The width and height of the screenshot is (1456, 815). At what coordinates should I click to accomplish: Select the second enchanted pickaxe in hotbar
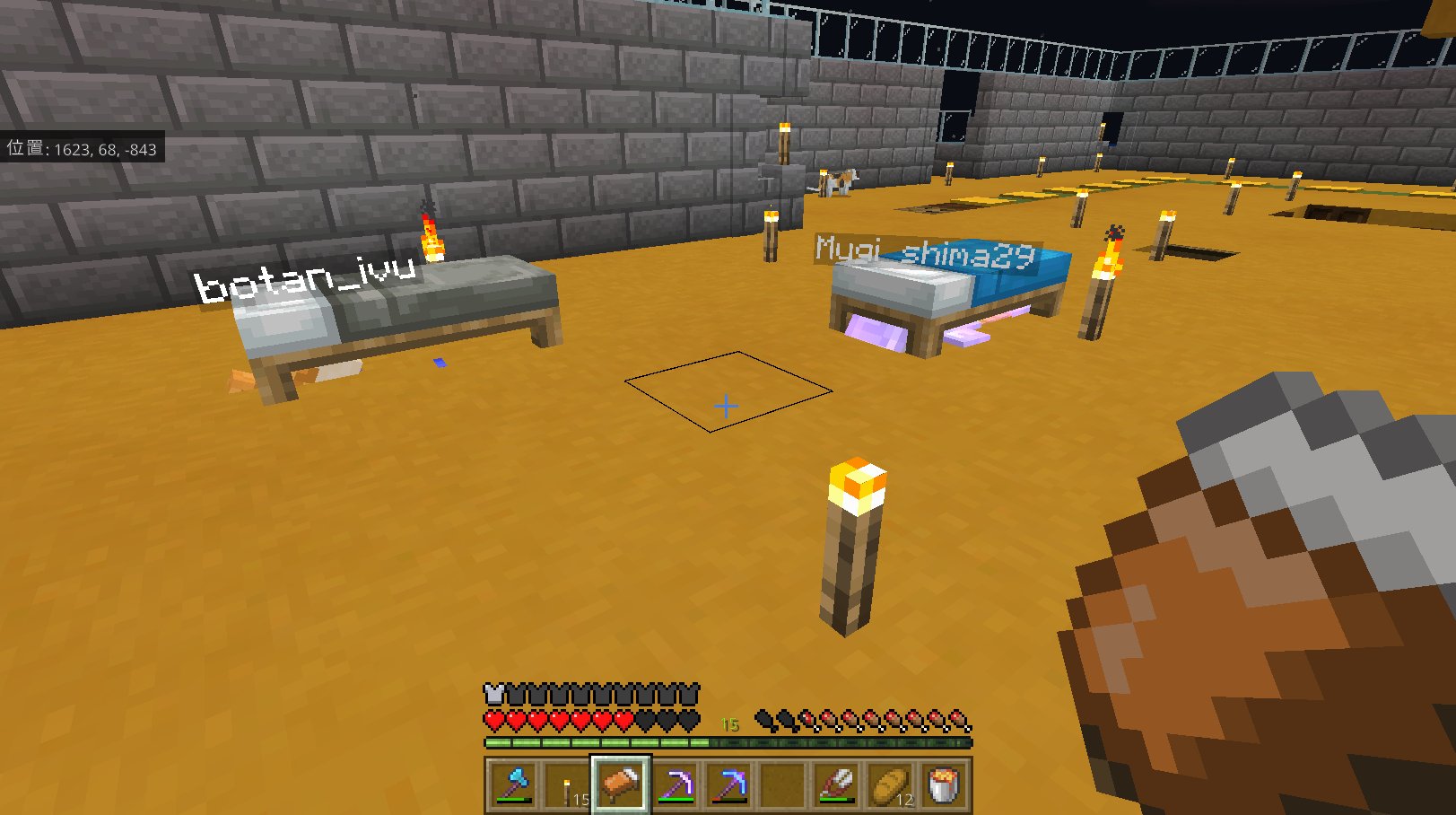[728, 783]
